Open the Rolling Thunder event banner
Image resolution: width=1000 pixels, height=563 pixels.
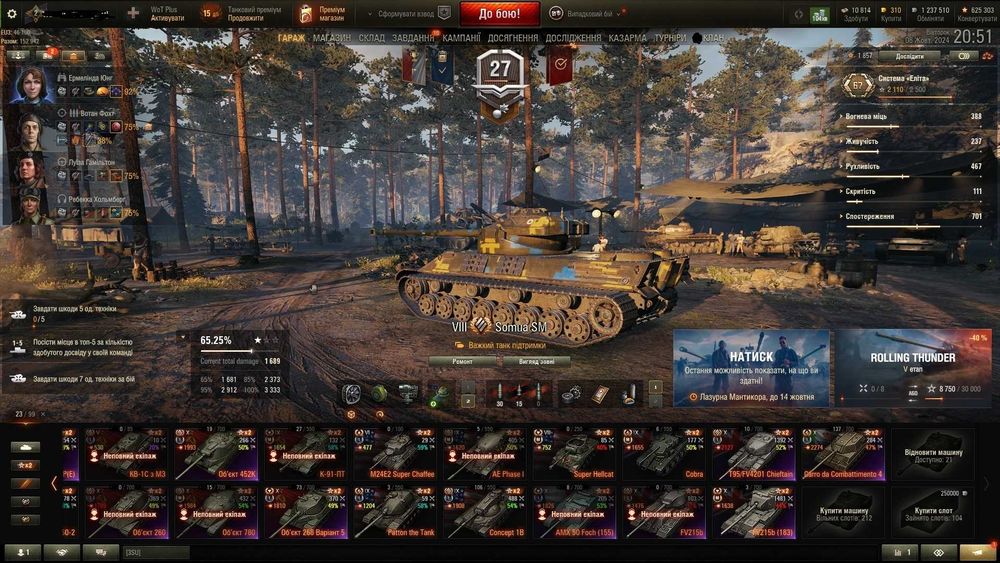[x=912, y=366]
